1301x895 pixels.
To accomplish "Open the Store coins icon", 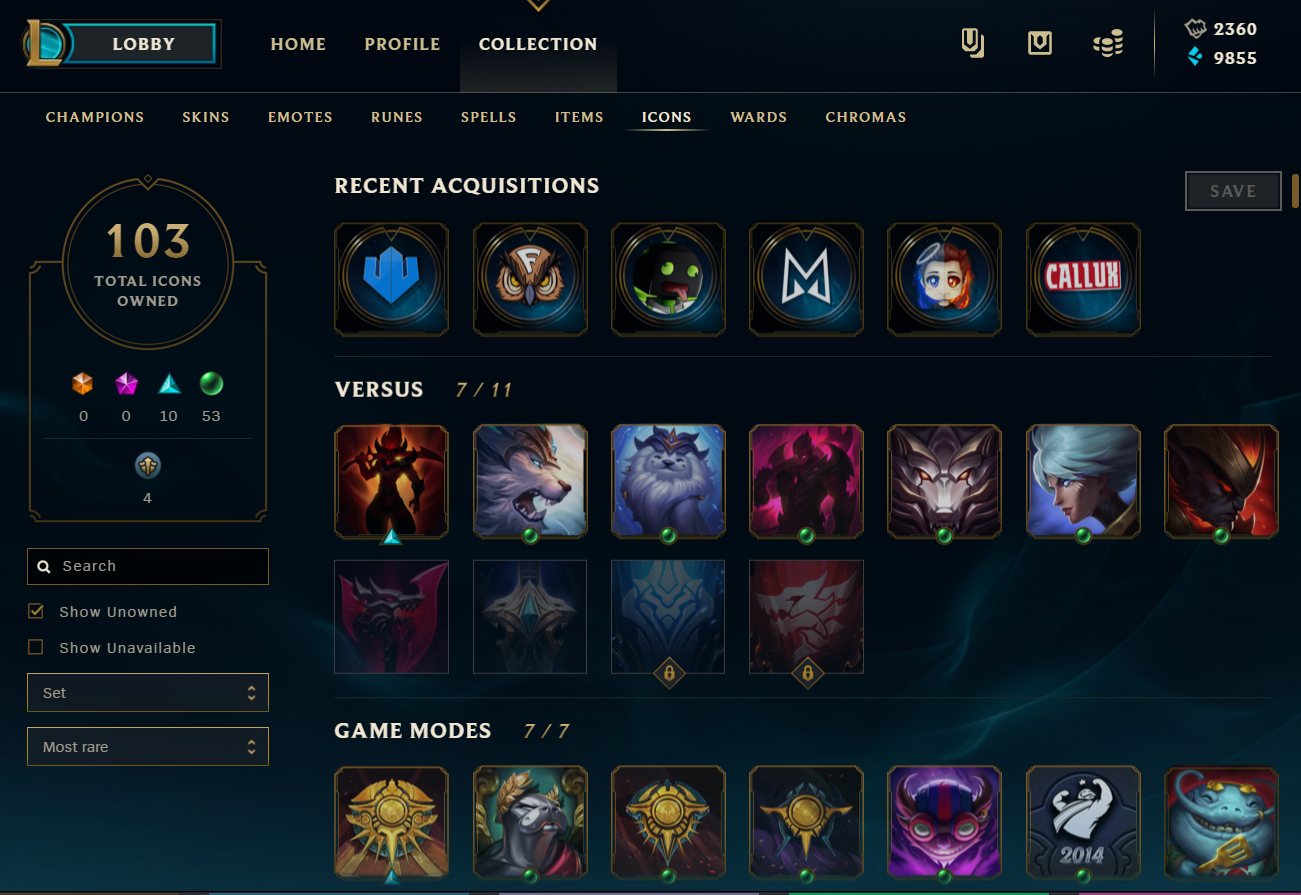I will (x=1108, y=43).
